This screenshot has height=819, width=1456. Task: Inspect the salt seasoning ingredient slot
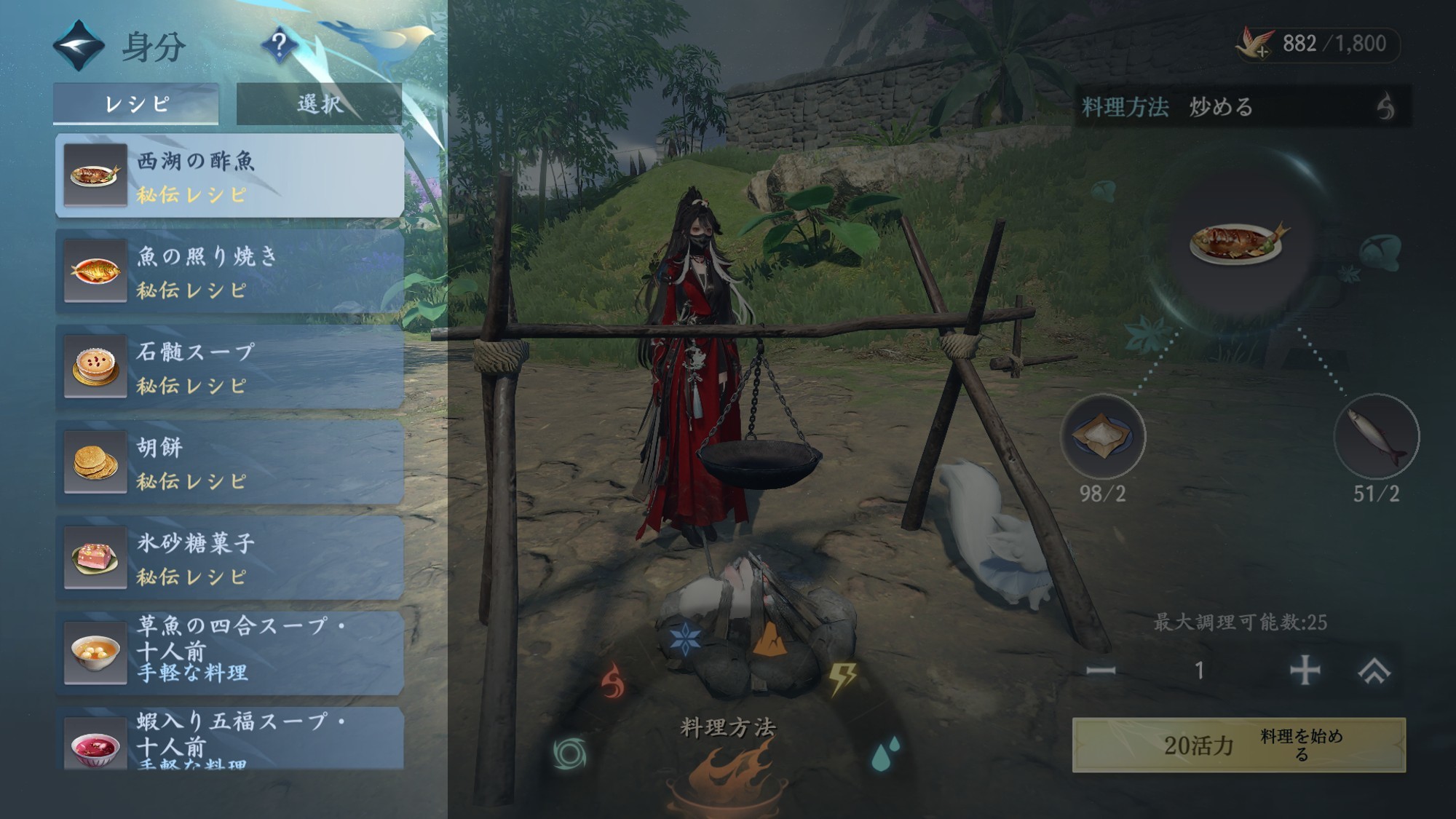[x=1102, y=437]
